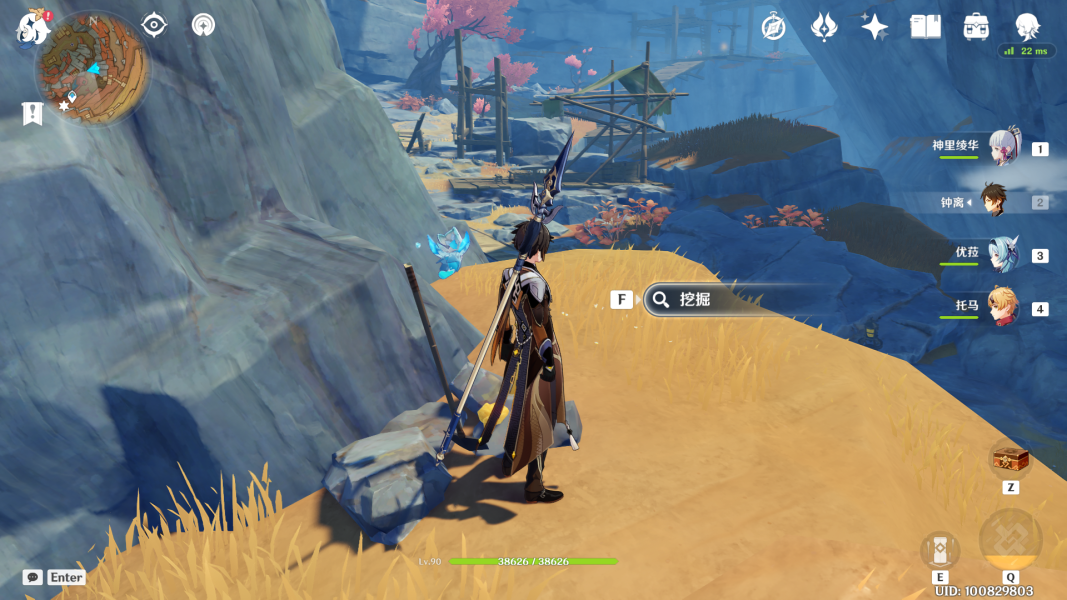Use the treasure chest gadget
The height and width of the screenshot is (600, 1067).
pos(1010,460)
